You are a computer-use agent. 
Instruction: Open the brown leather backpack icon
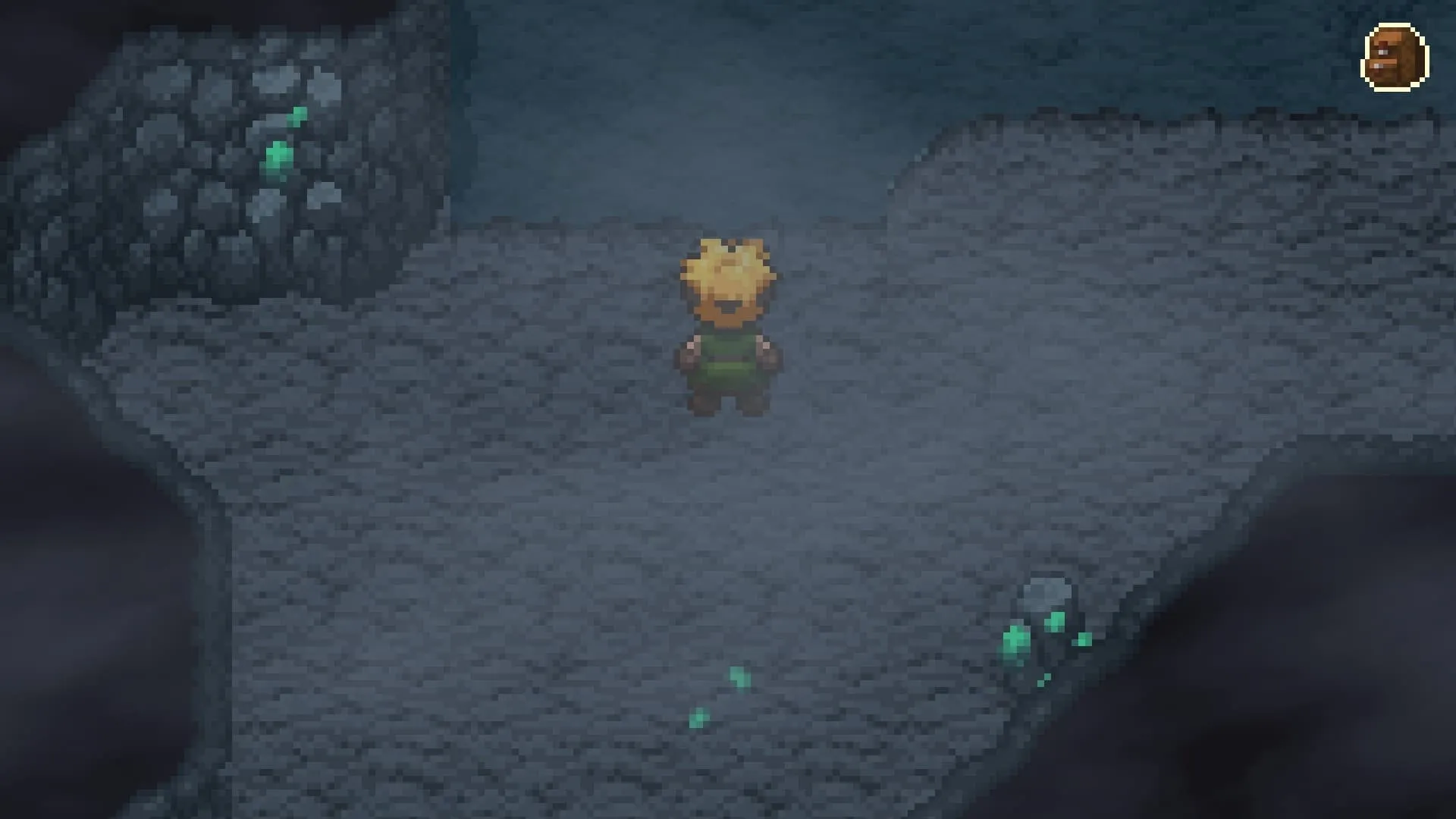point(1396,58)
